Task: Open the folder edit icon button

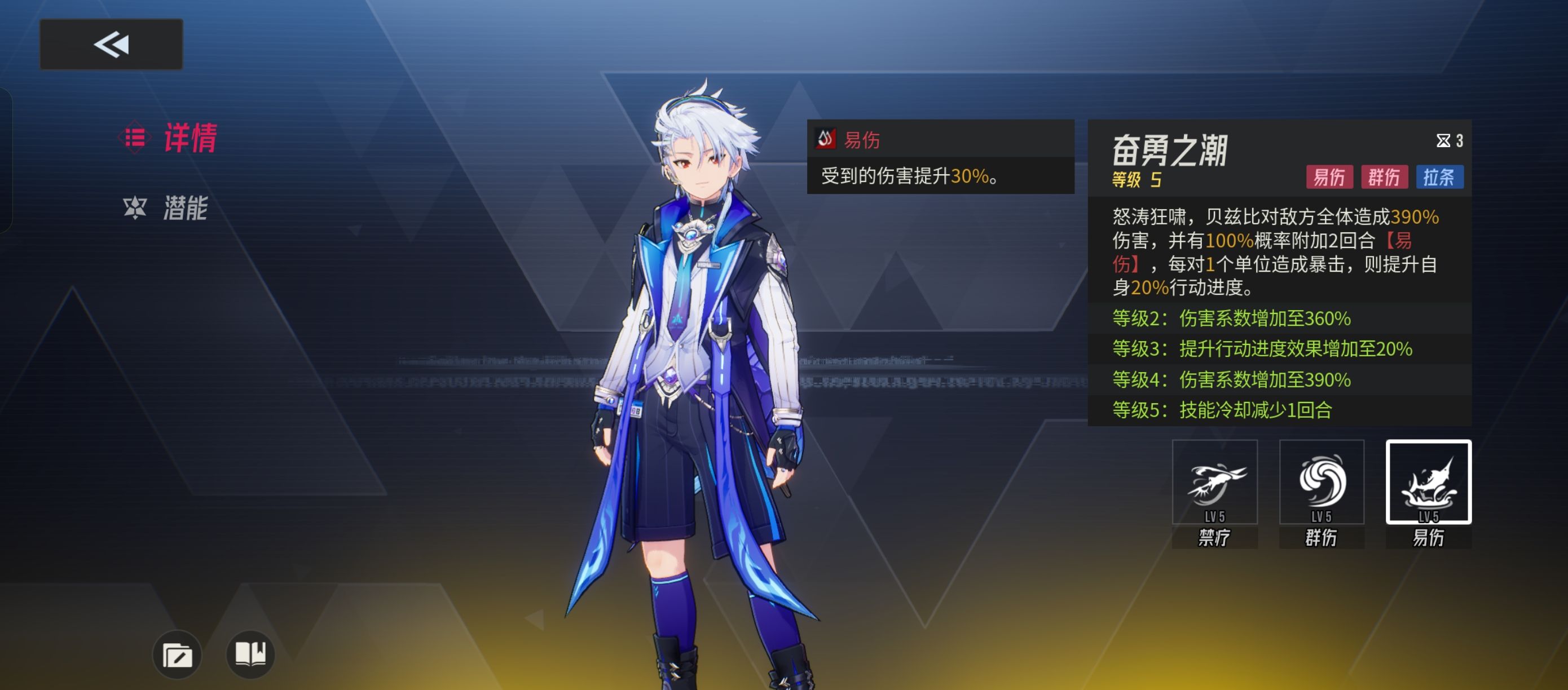Action: pos(177,655)
